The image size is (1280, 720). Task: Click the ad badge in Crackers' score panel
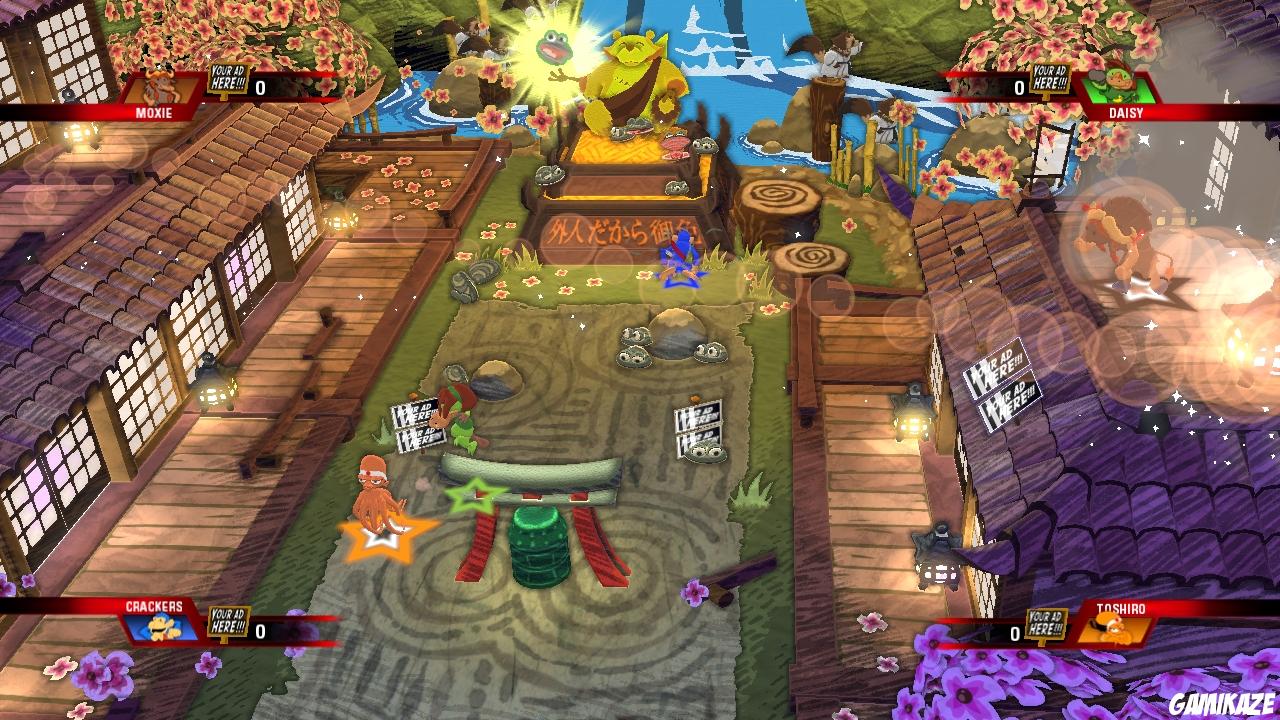pos(227,623)
